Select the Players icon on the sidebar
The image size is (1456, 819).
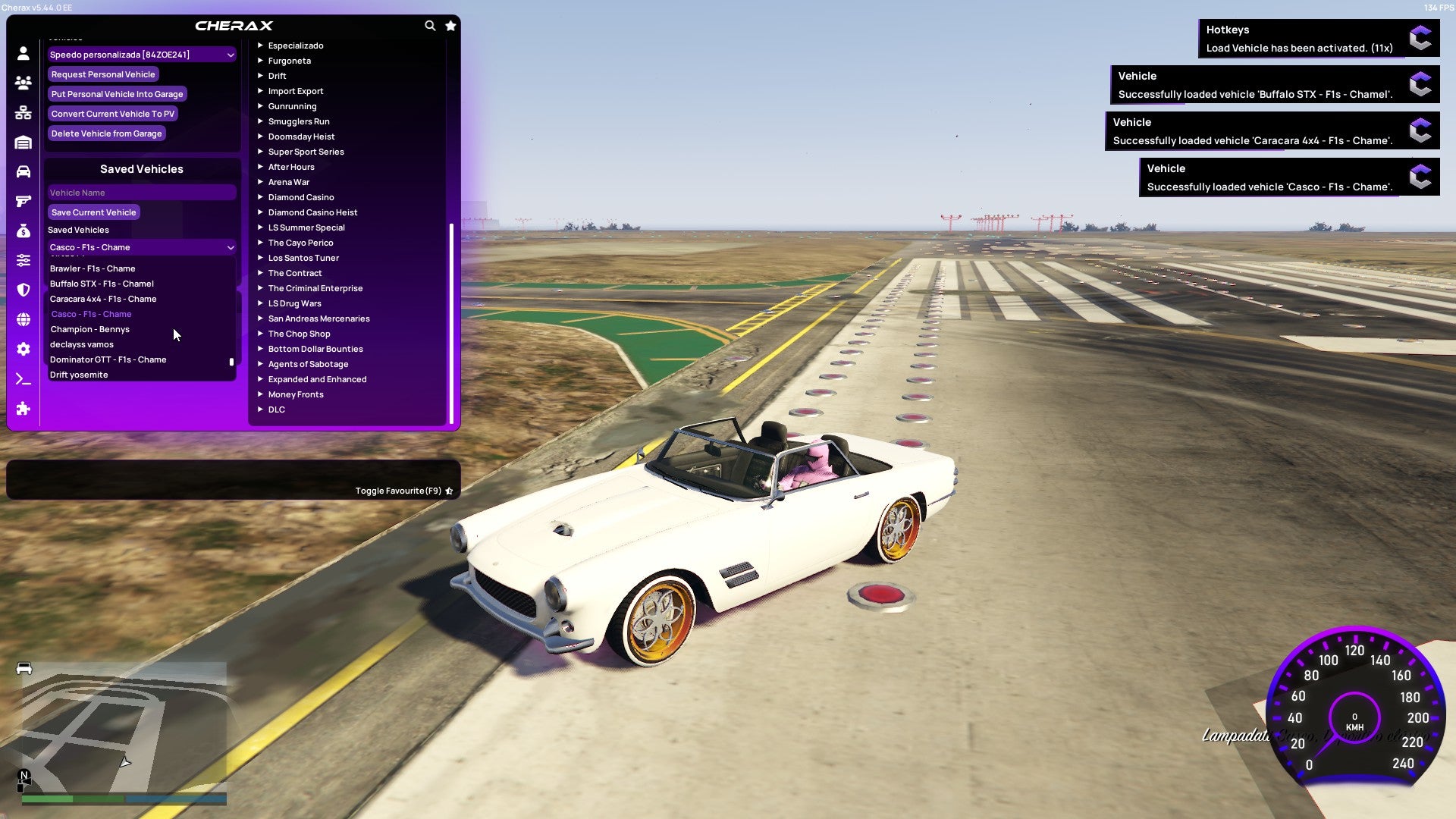click(x=23, y=83)
